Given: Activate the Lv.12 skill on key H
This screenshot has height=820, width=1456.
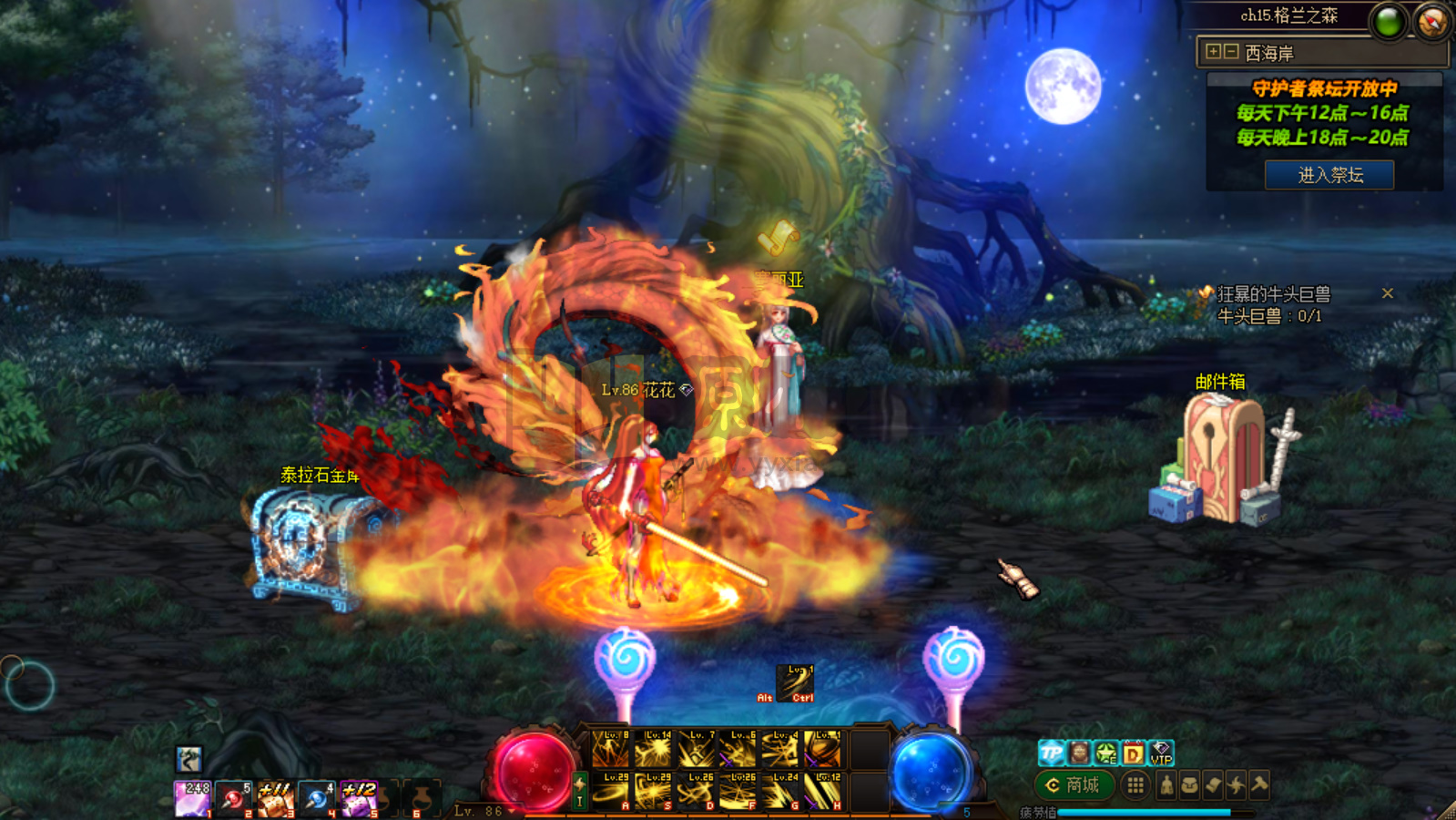Looking at the screenshot, I should [x=823, y=791].
